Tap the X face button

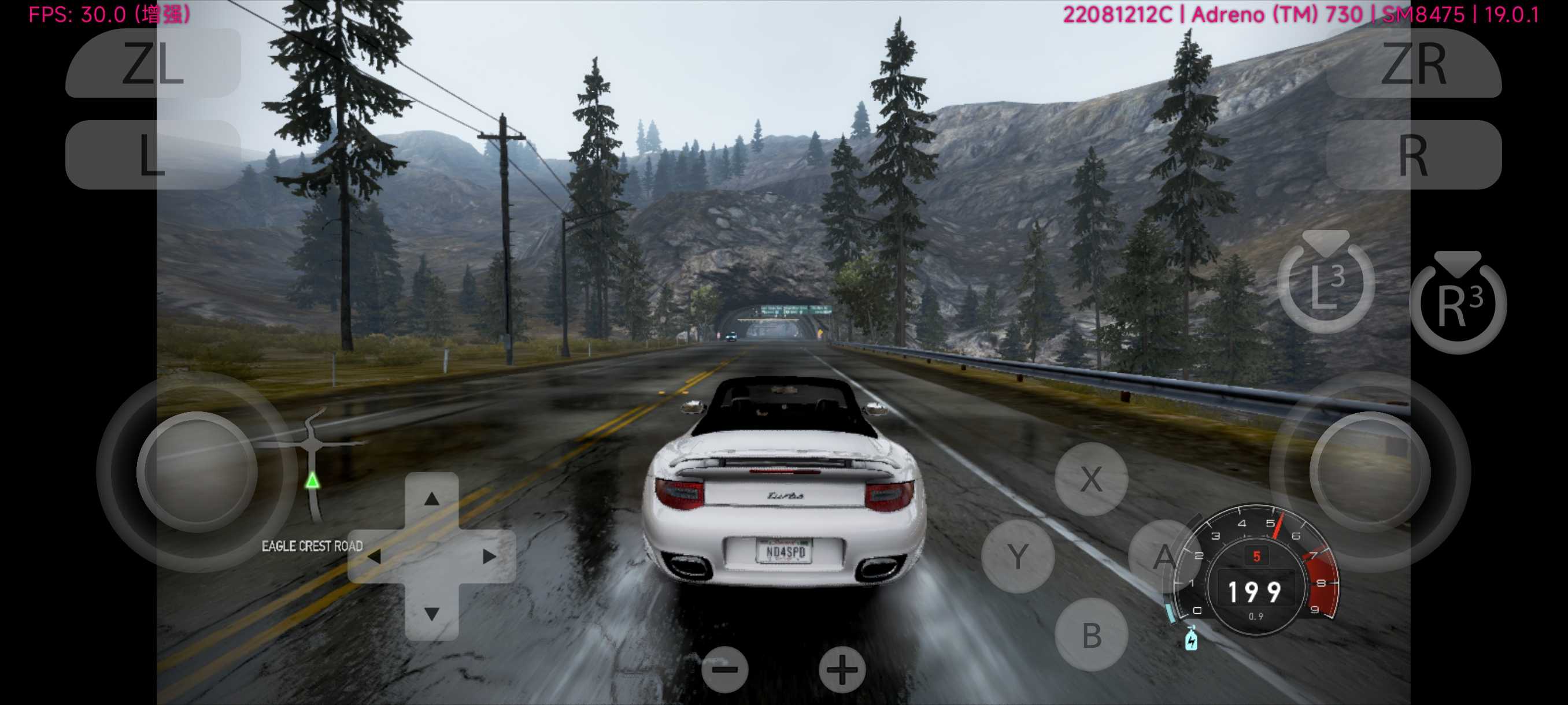(1091, 478)
